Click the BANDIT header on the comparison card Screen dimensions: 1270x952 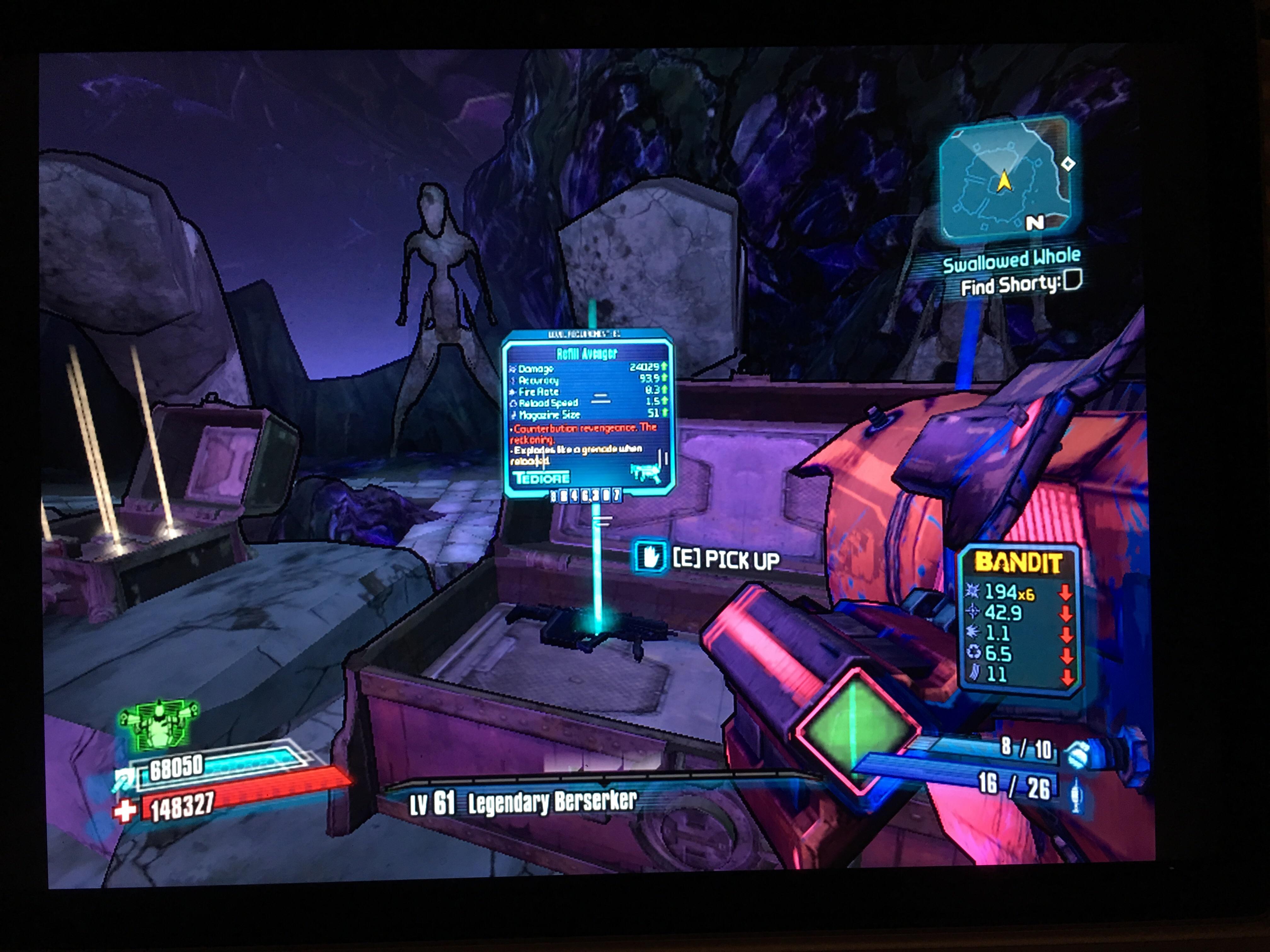pyautogui.click(x=1019, y=562)
